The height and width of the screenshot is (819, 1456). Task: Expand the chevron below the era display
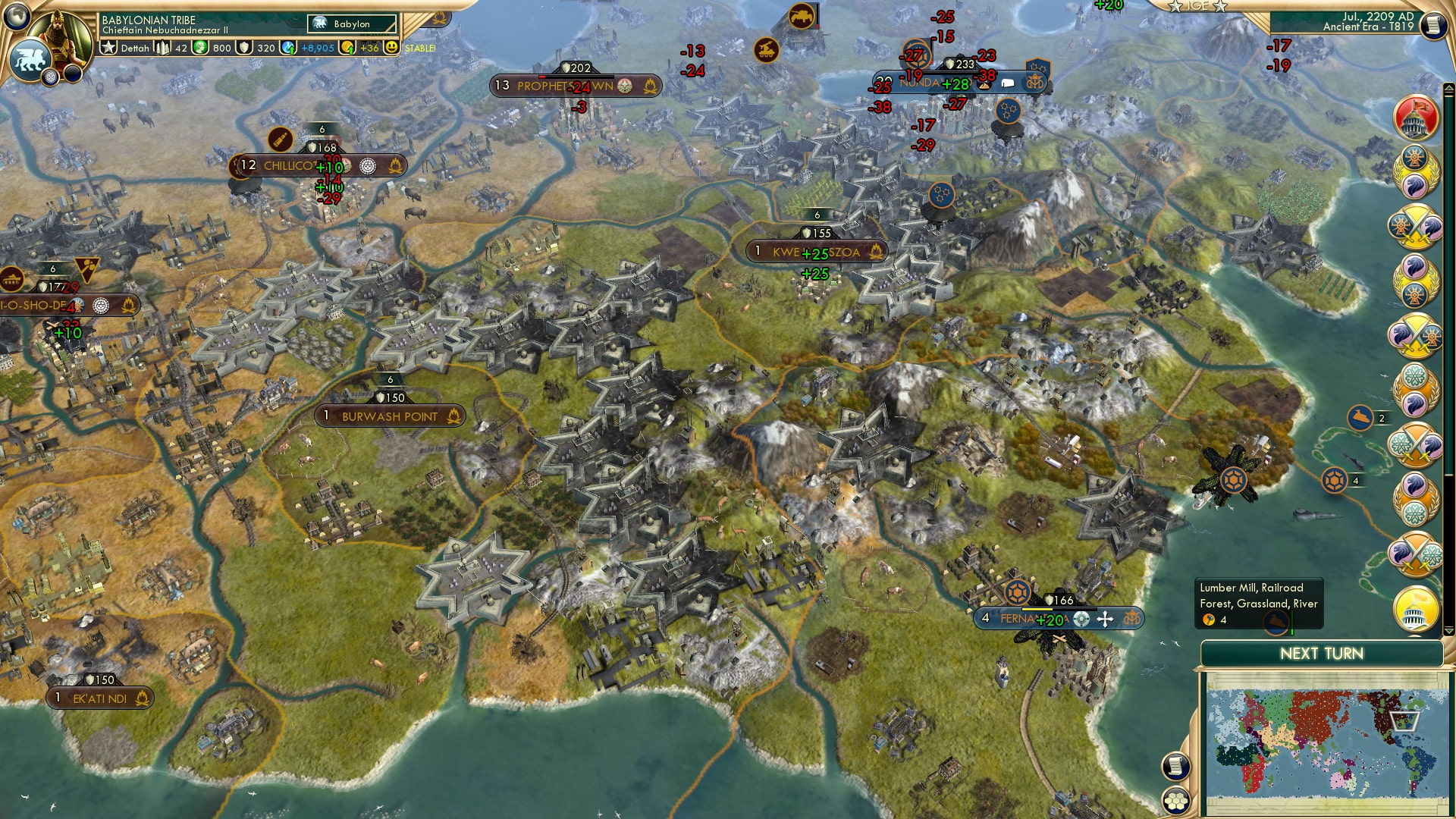(1448, 88)
